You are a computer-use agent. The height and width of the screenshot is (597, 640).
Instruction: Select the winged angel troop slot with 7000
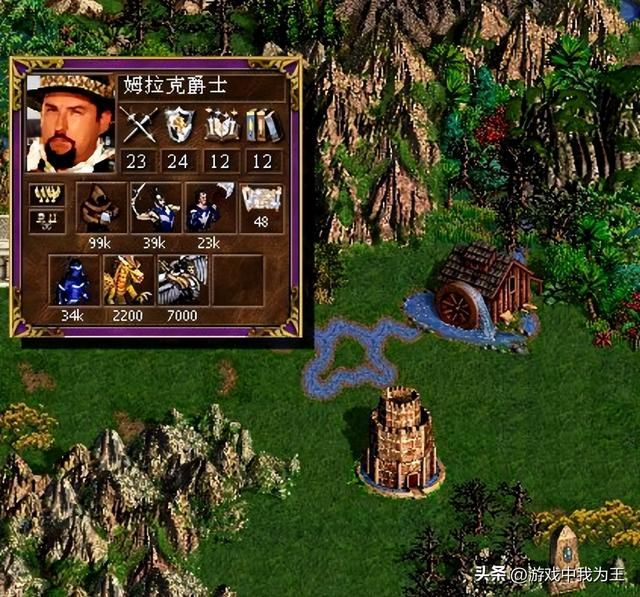coord(182,280)
